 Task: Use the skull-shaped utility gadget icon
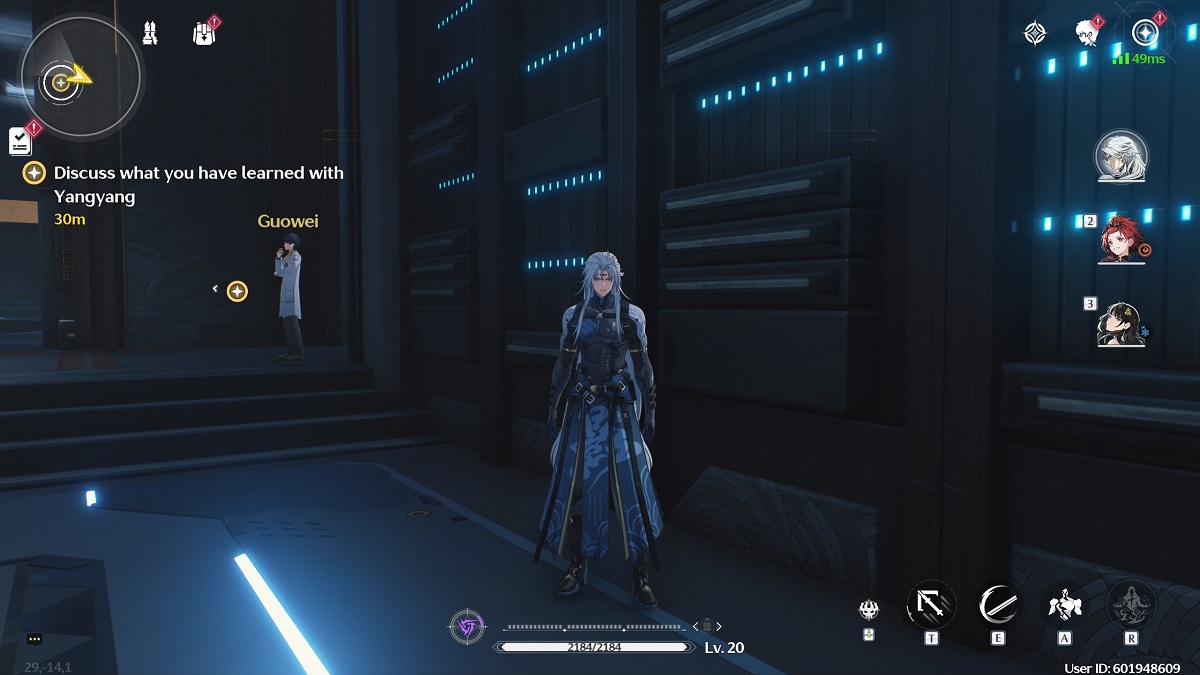[x=868, y=608]
